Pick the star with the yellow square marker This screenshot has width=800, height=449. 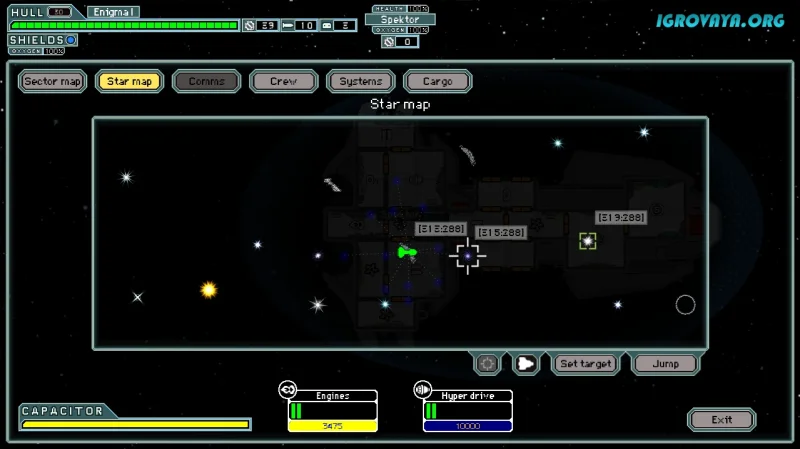click(587, 241)
